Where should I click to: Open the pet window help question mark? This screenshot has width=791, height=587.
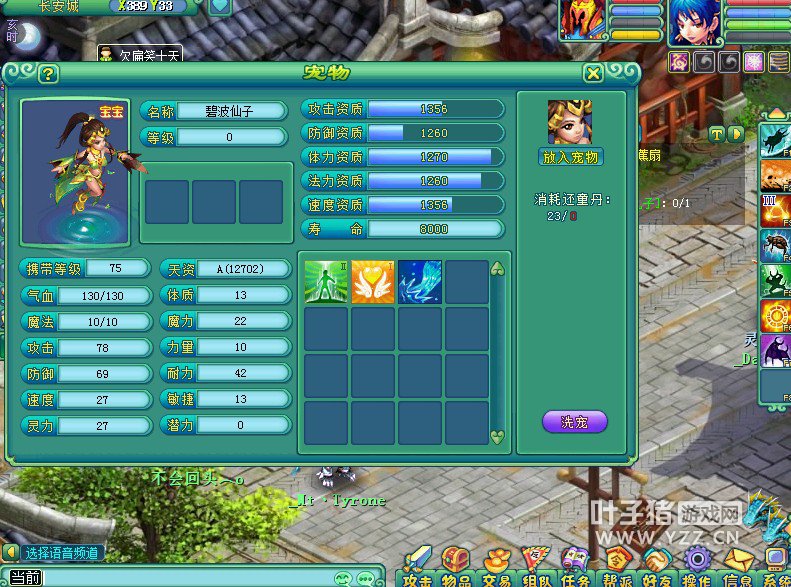point(47,74)
